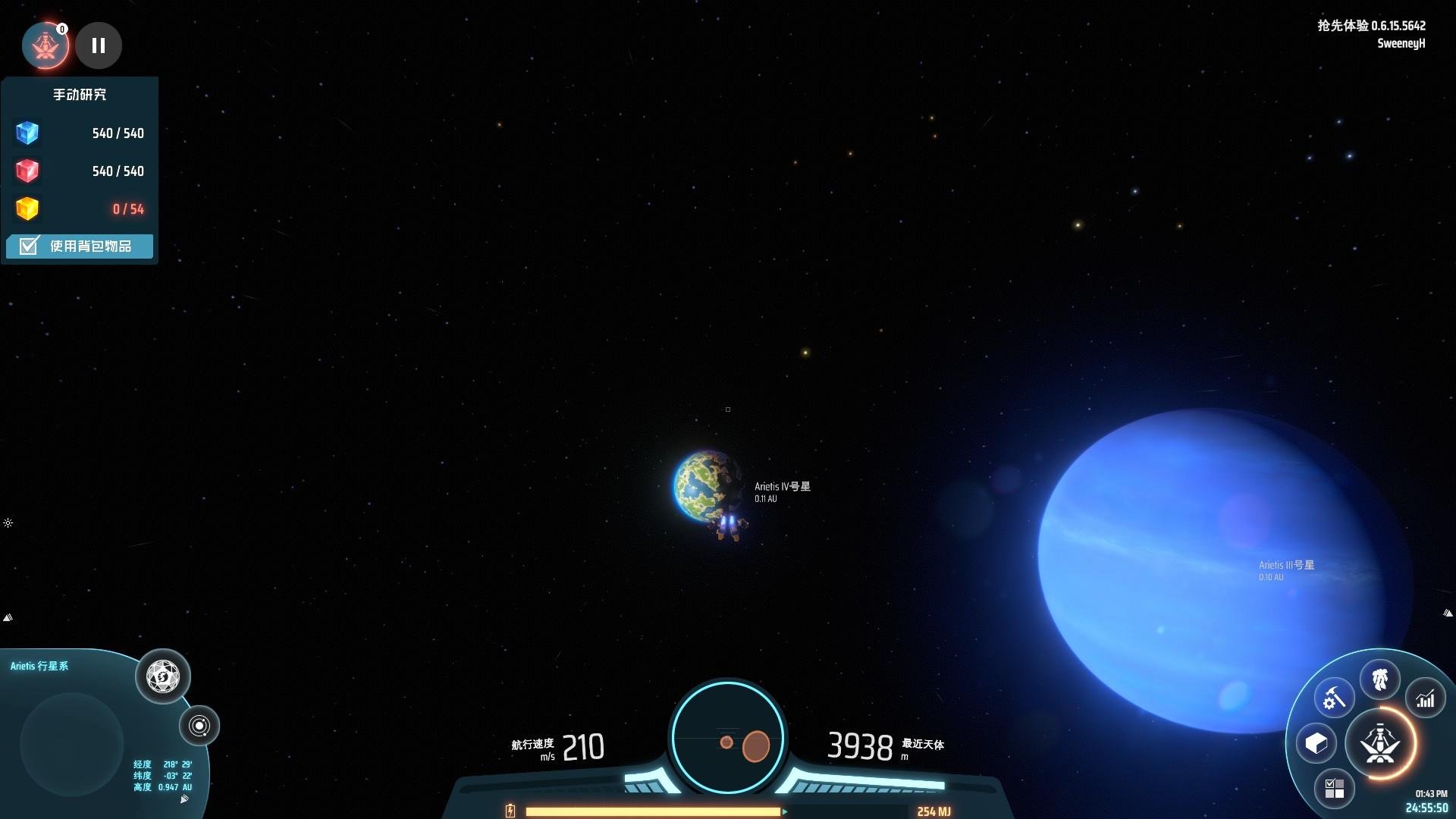The width and height of the screenshot is (1456, 819).
Task: Select the Arietis III号星 planet label
Action: (x=1287, y=564)
